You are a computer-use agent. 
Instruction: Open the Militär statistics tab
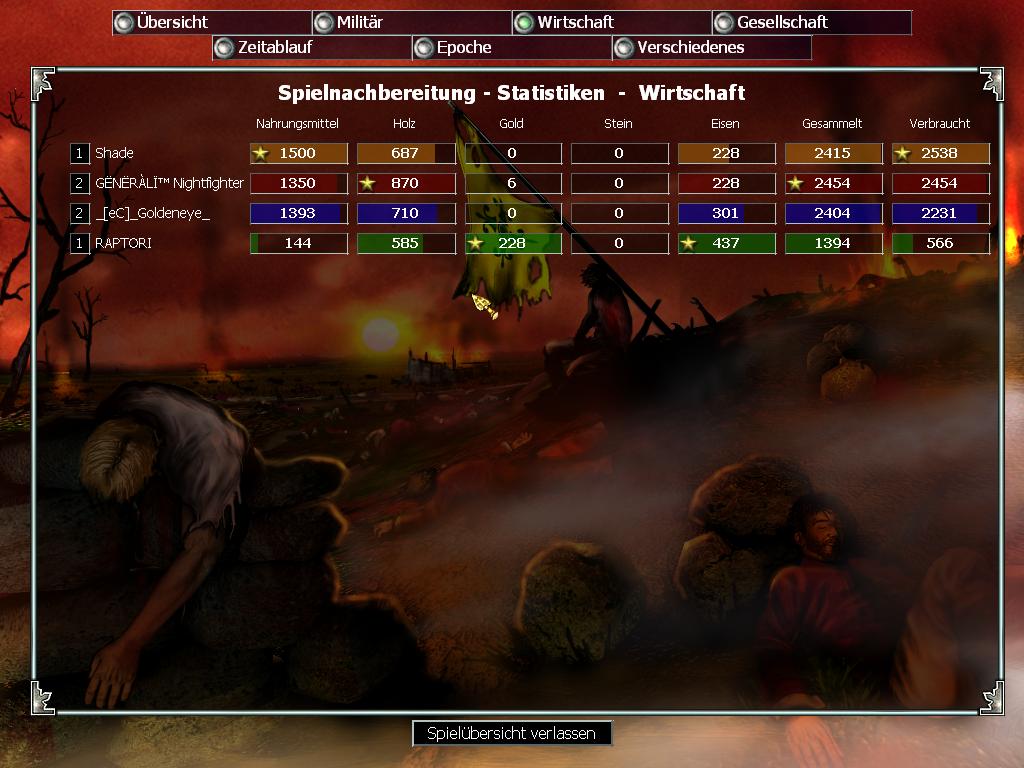pyautogui.click(x=411, y=22)
